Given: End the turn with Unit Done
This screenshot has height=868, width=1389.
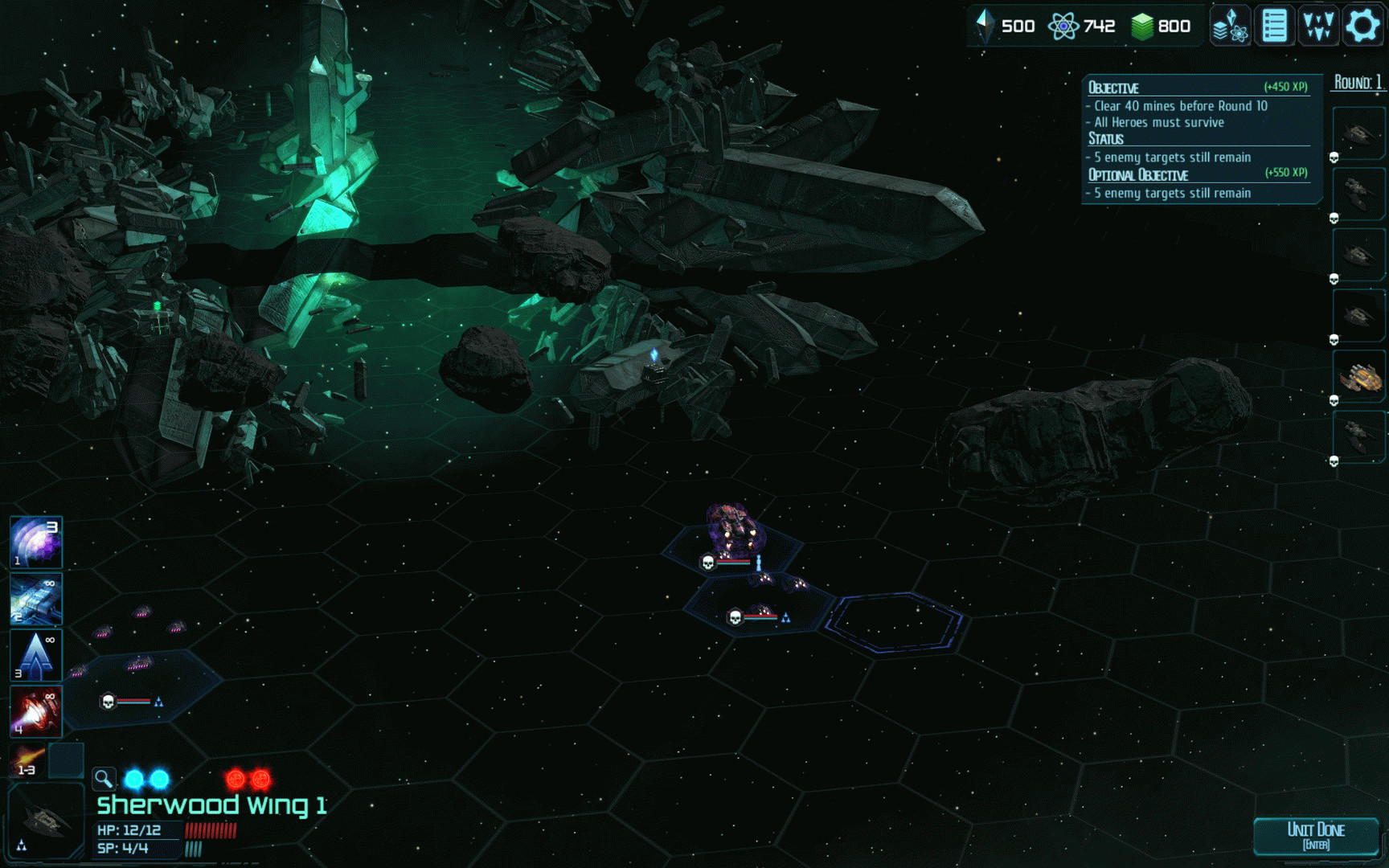Looking at the screenshot, I should click(1316, 835).
